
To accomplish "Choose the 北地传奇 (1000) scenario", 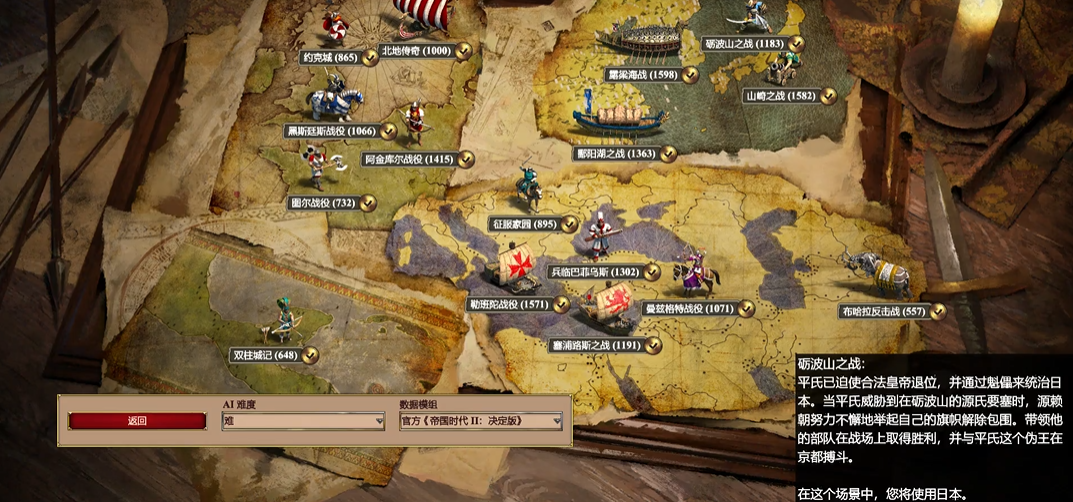I will coord(416,51).
